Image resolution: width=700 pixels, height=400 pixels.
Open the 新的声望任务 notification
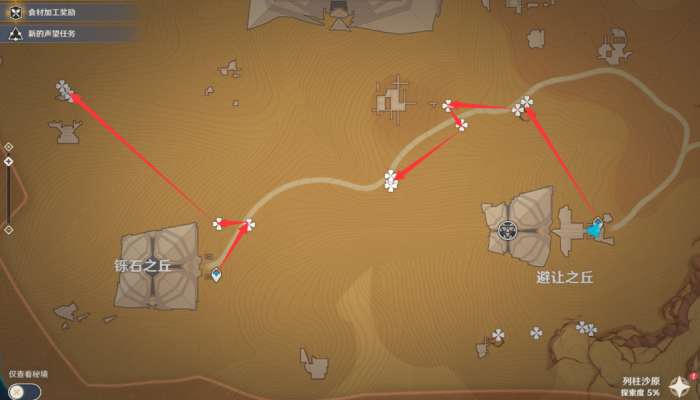click(x=62, y=34)
